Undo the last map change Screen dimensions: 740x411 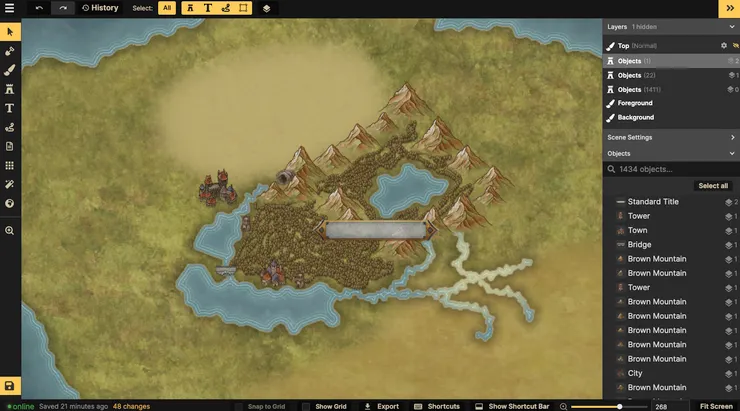39,8
